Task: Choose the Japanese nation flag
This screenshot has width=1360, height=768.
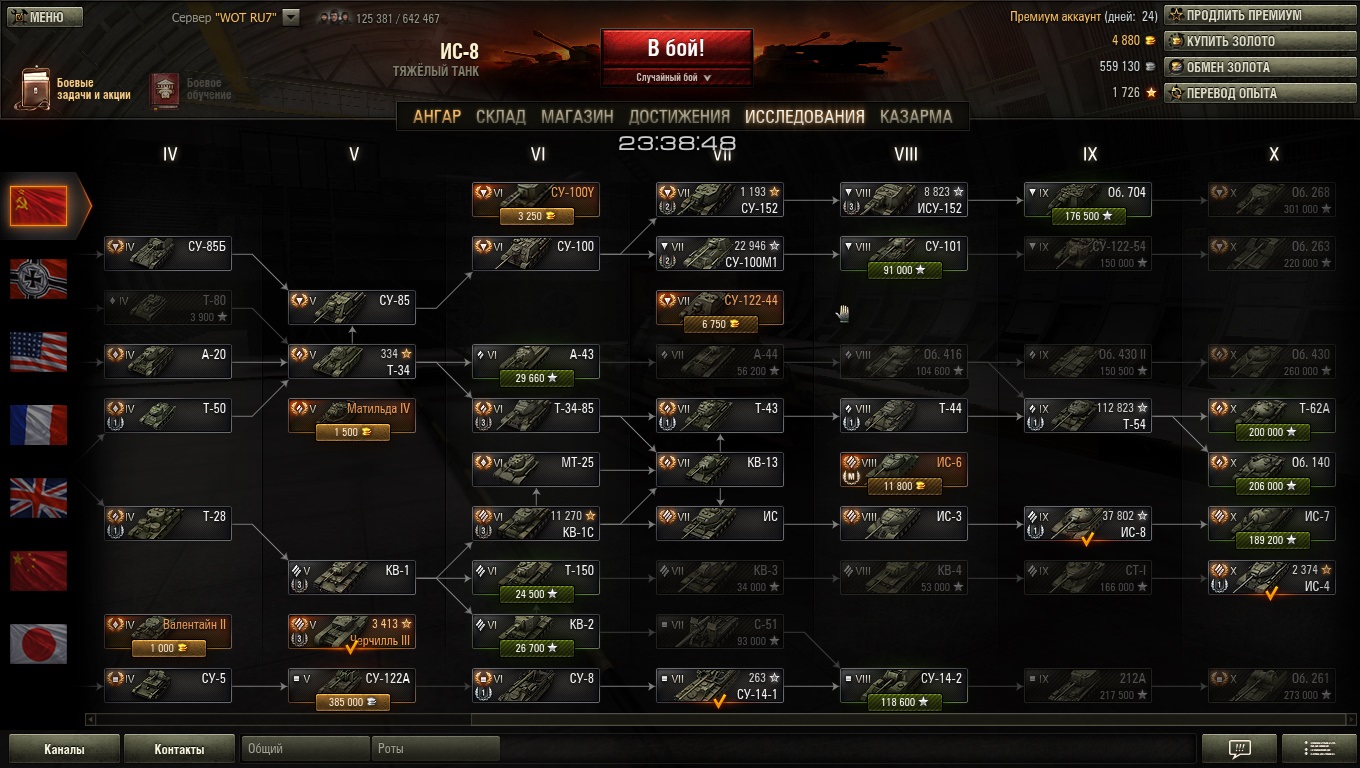Action: coord(39,644)
